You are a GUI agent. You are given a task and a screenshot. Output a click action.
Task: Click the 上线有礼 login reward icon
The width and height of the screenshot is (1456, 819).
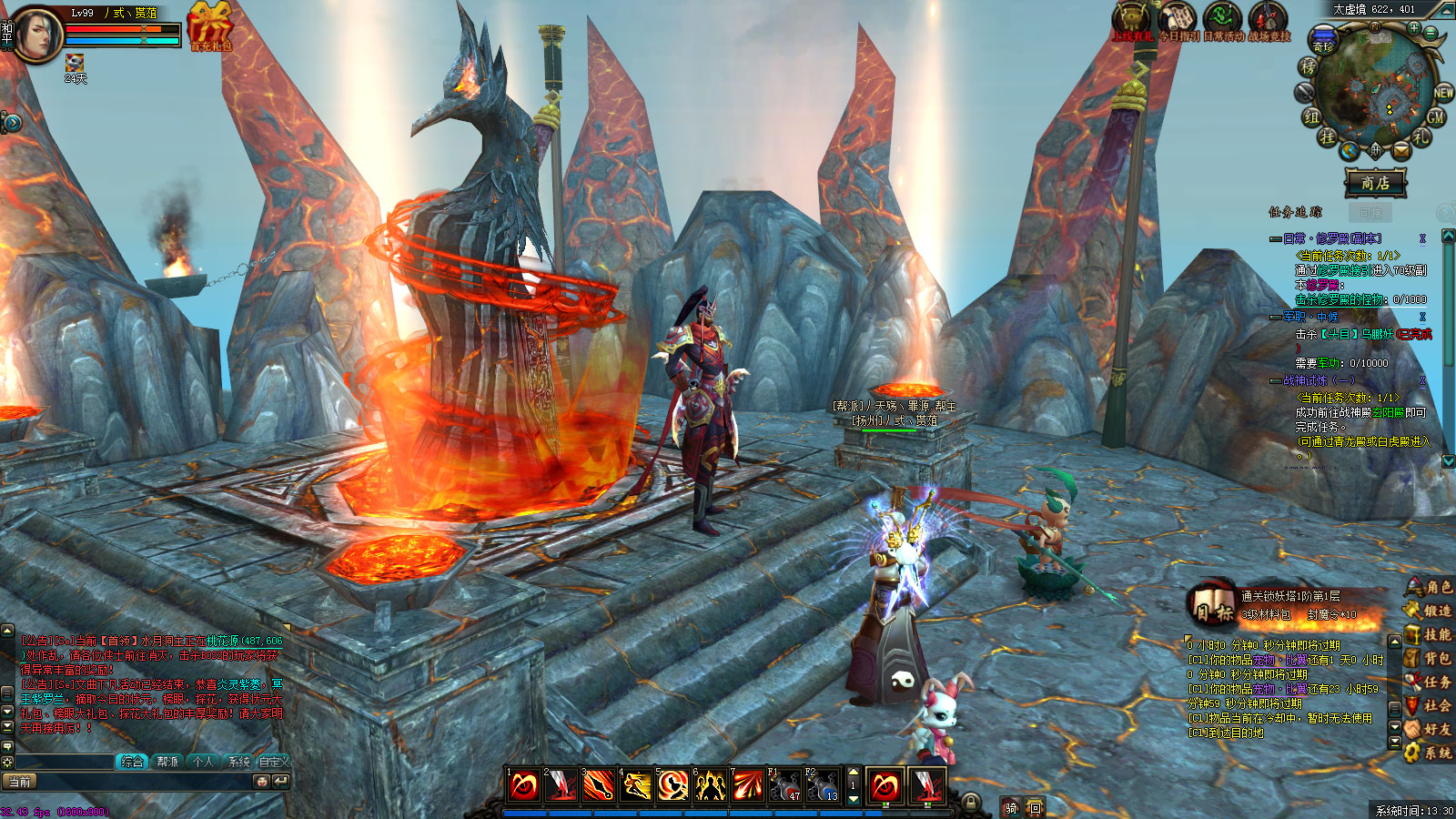point(1133,22)
